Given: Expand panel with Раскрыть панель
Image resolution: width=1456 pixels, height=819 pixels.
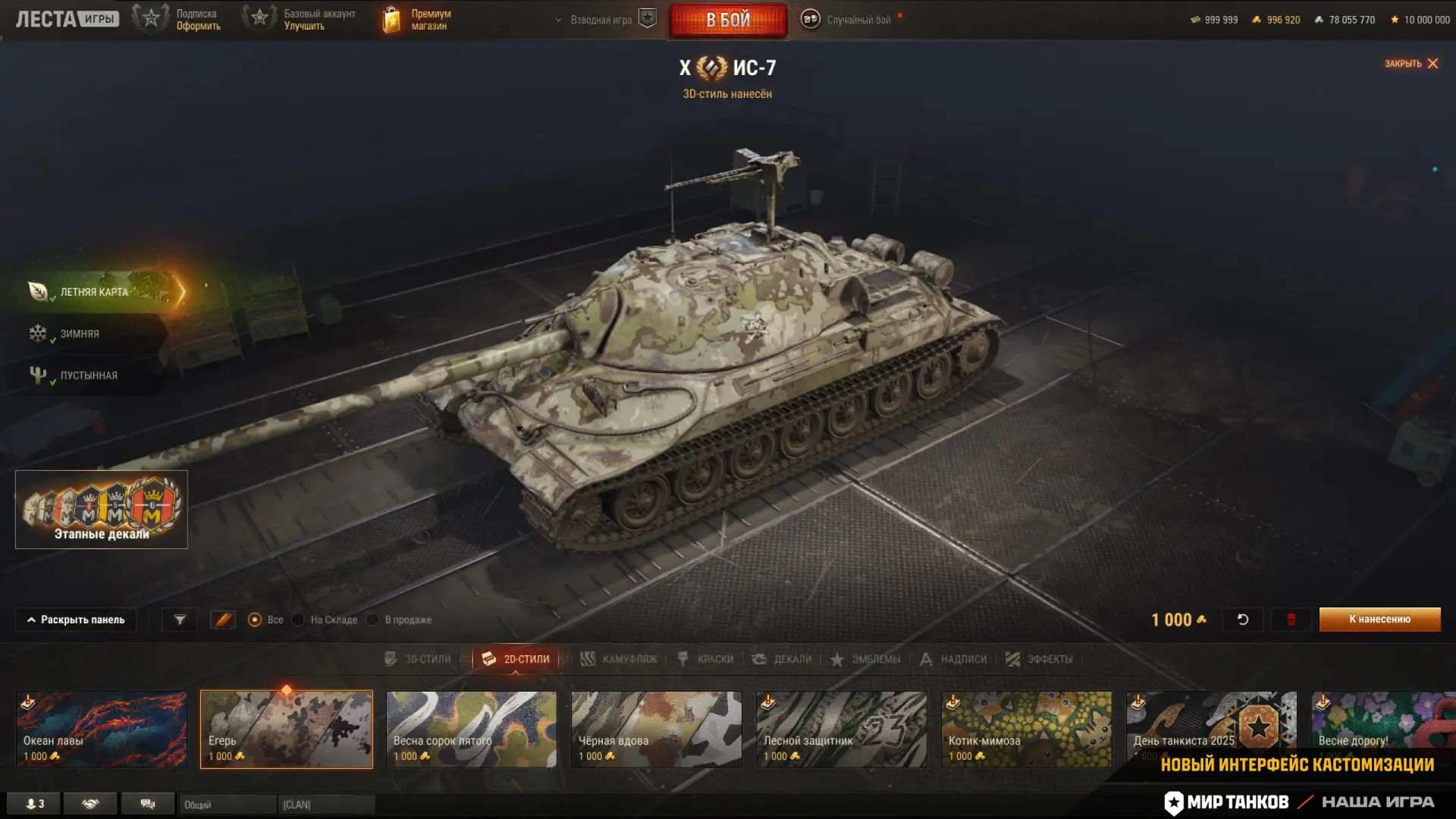Looking at the screenshot, I should tap(76, 620).
